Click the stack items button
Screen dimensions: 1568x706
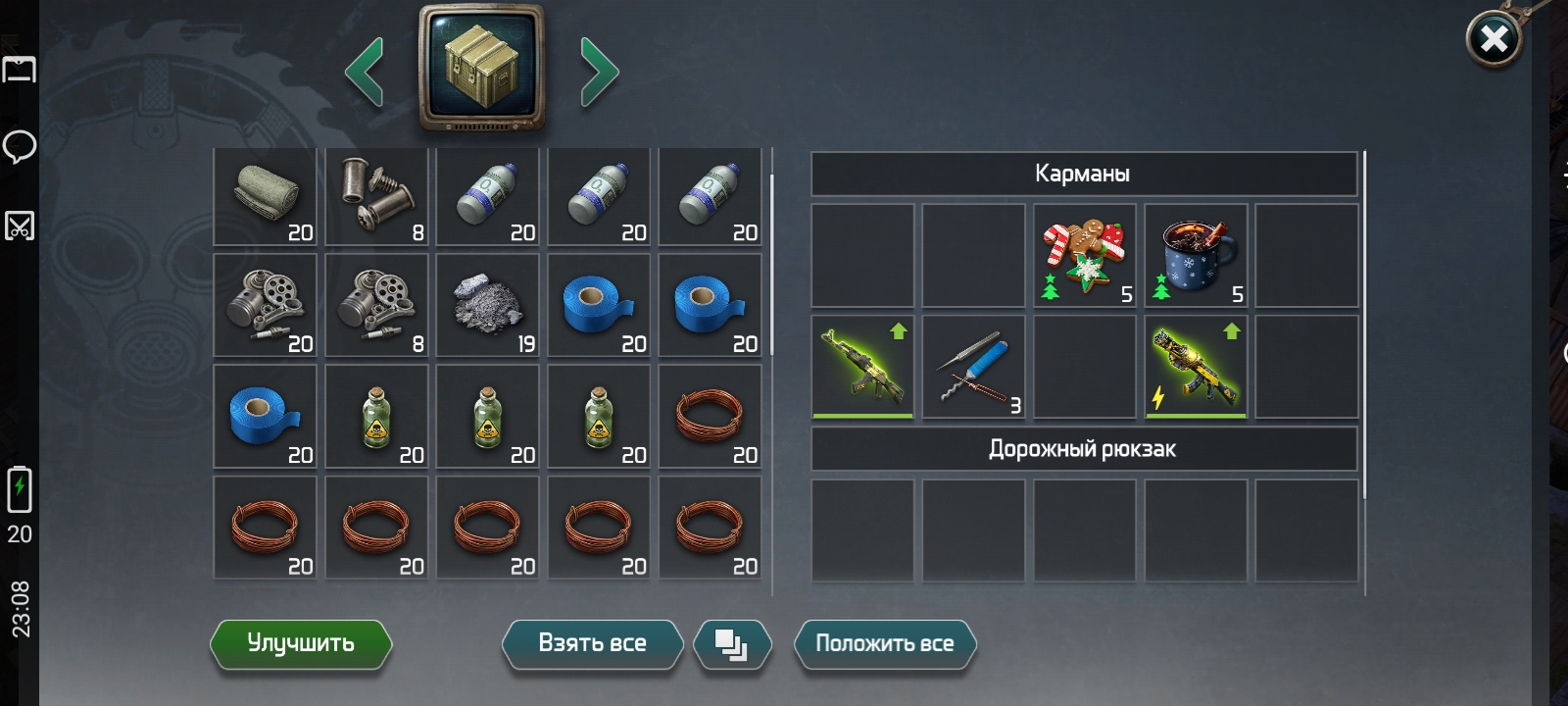tap(731, 644)
